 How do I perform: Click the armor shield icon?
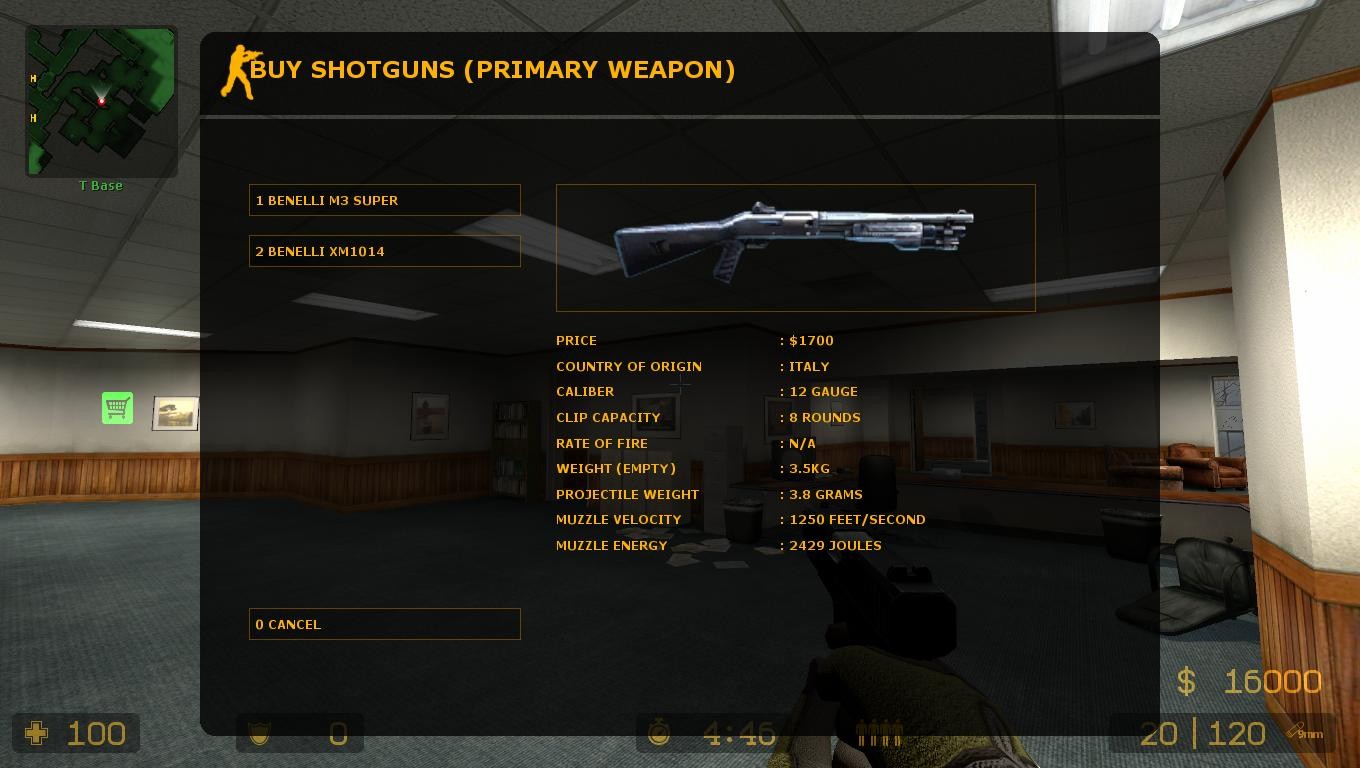point(258,734)
